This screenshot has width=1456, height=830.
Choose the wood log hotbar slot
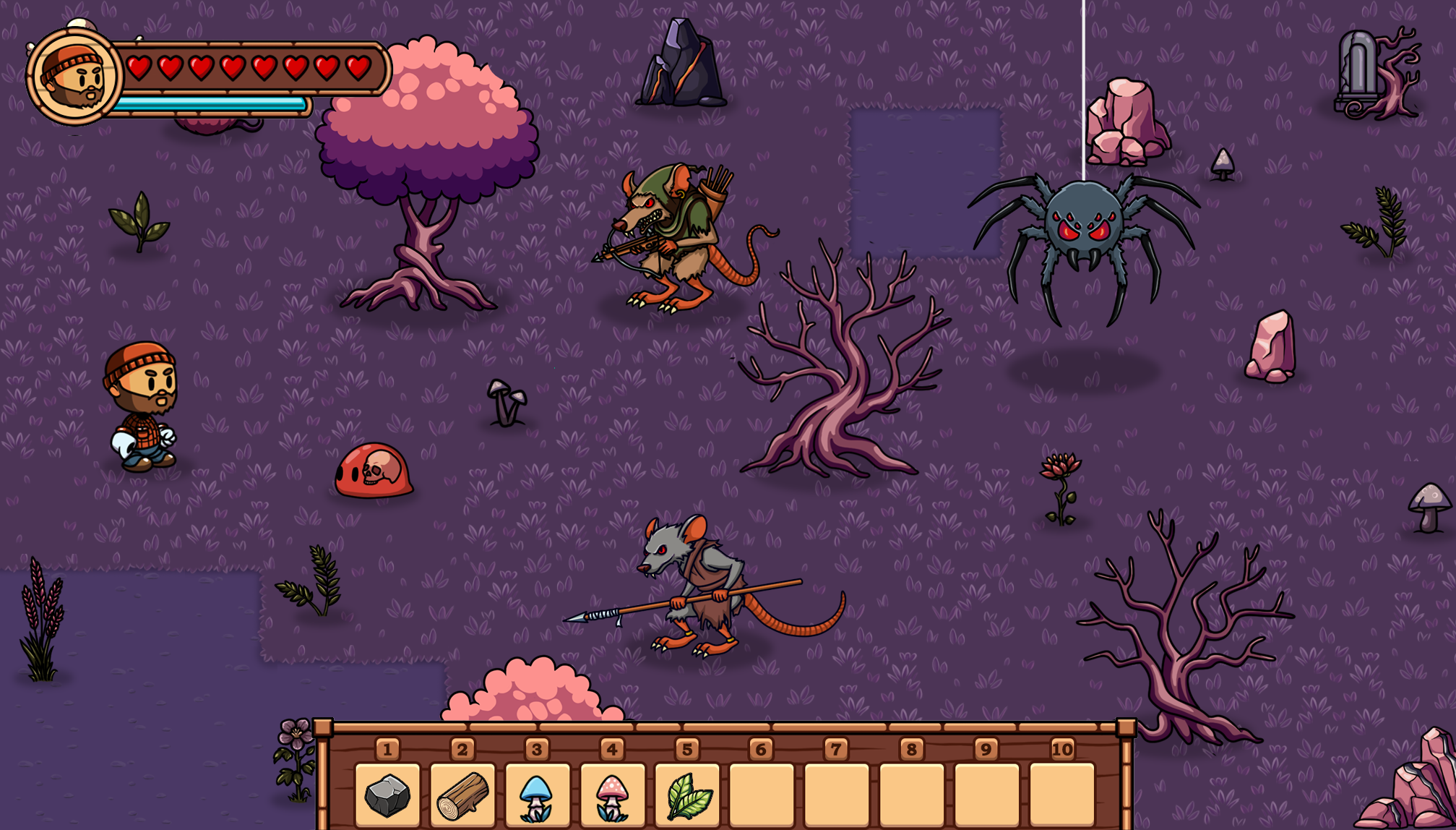462,795
